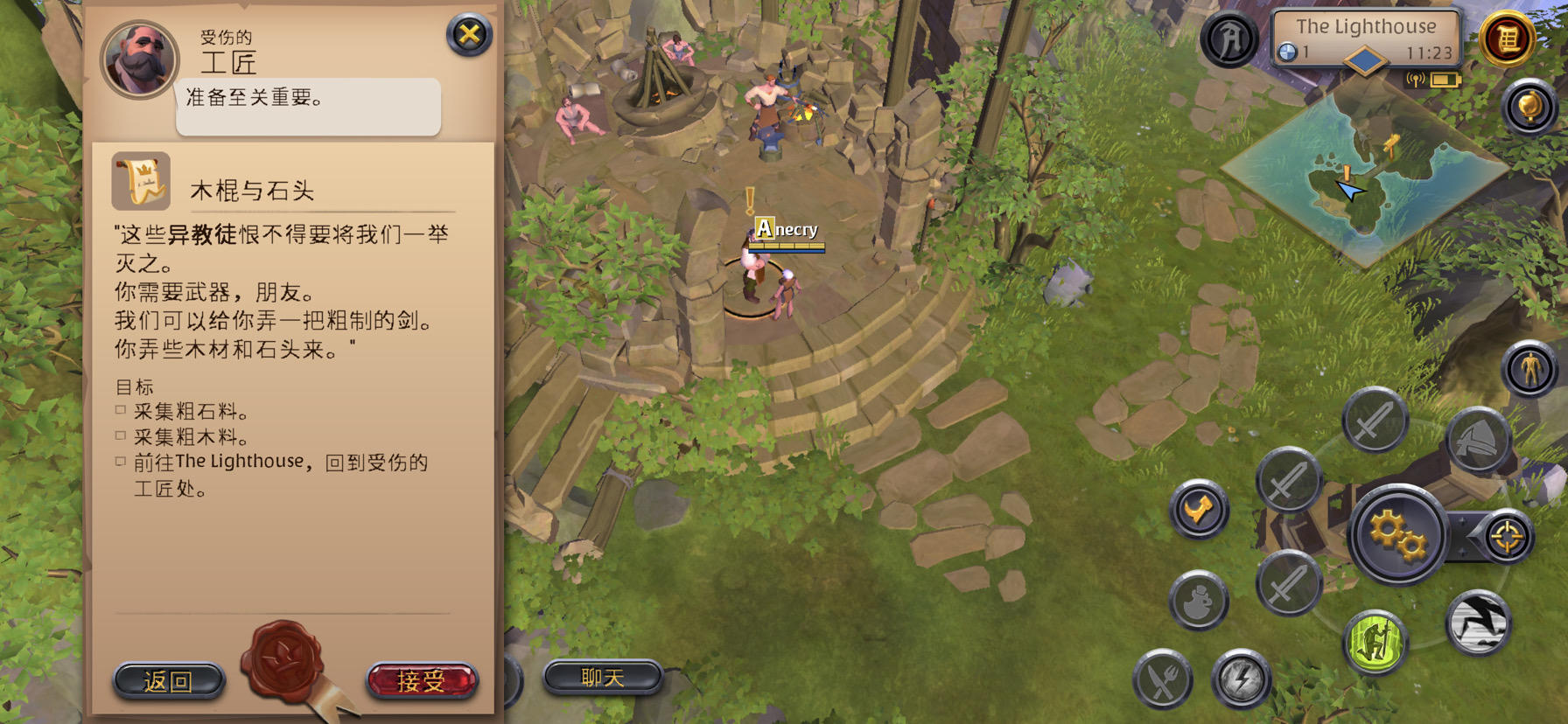Click the craftsman portrait in dialogue
This screenshot has width=1568, height=724.
click(x=139, y=59)
